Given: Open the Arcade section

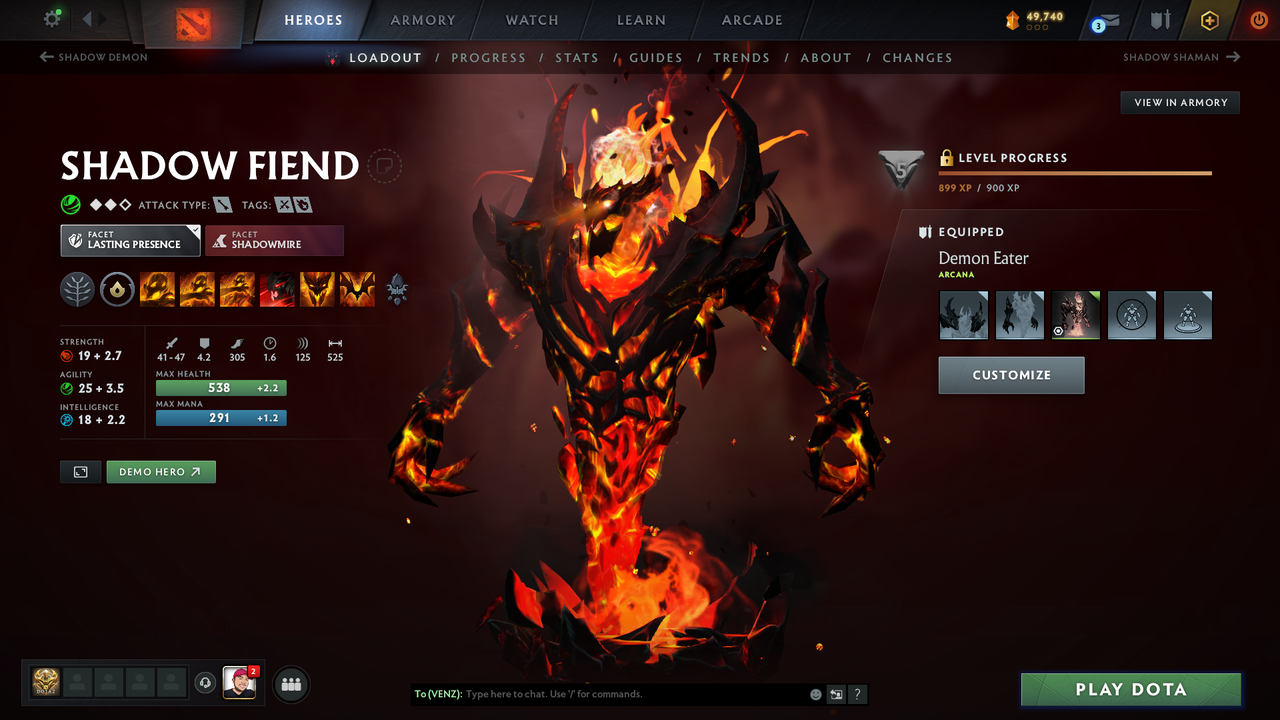Looking at the screenshot, I should (x=751, y=20).
